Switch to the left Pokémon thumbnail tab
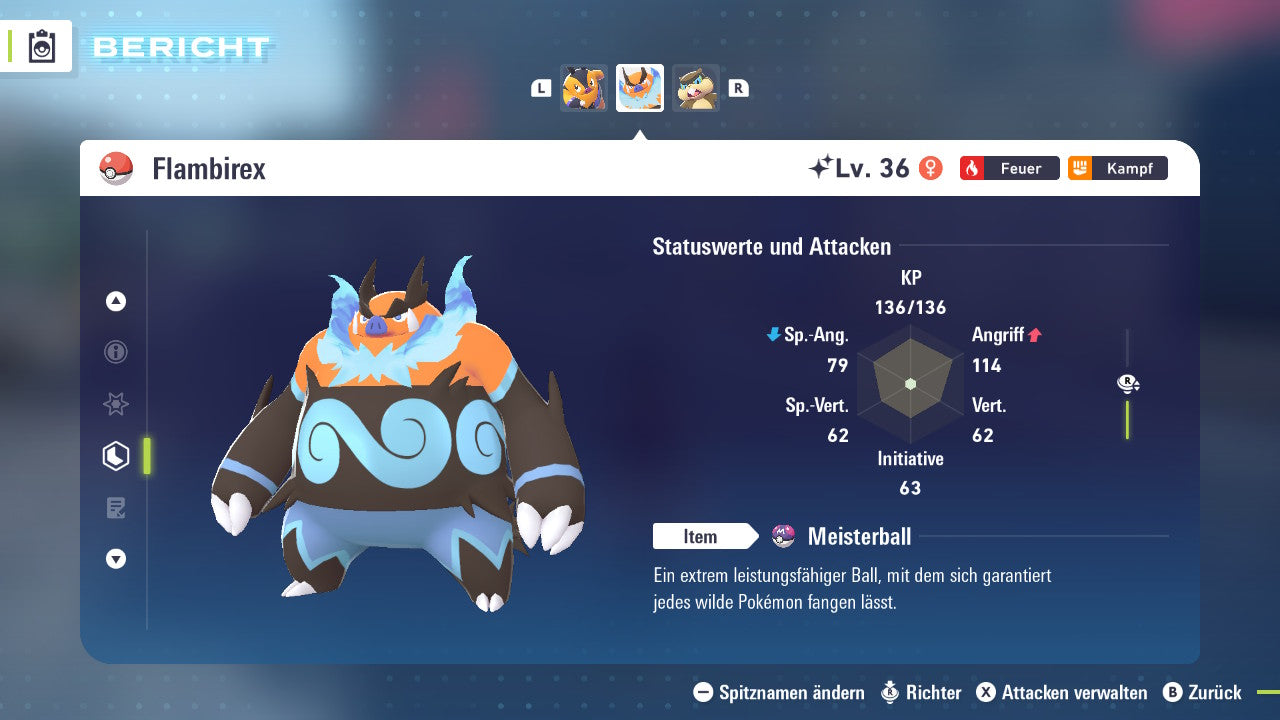Image resolution: width=1280 pixels, height=720 pixels. (584, 87)
